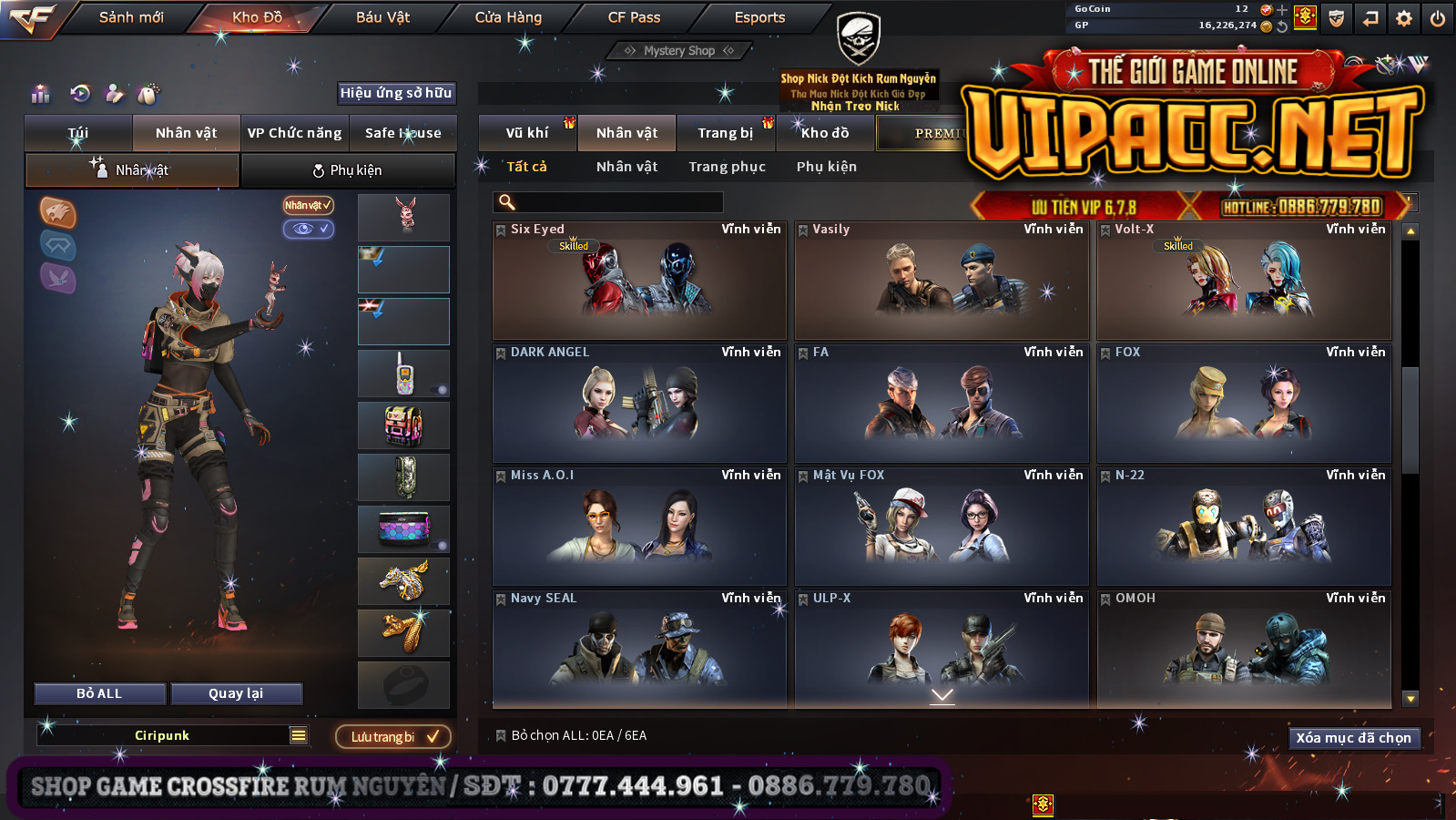This screenshot has width=1456, height=820.
Task: Click the Hiệu ứng sở hữu button
Action: [396, 93]
